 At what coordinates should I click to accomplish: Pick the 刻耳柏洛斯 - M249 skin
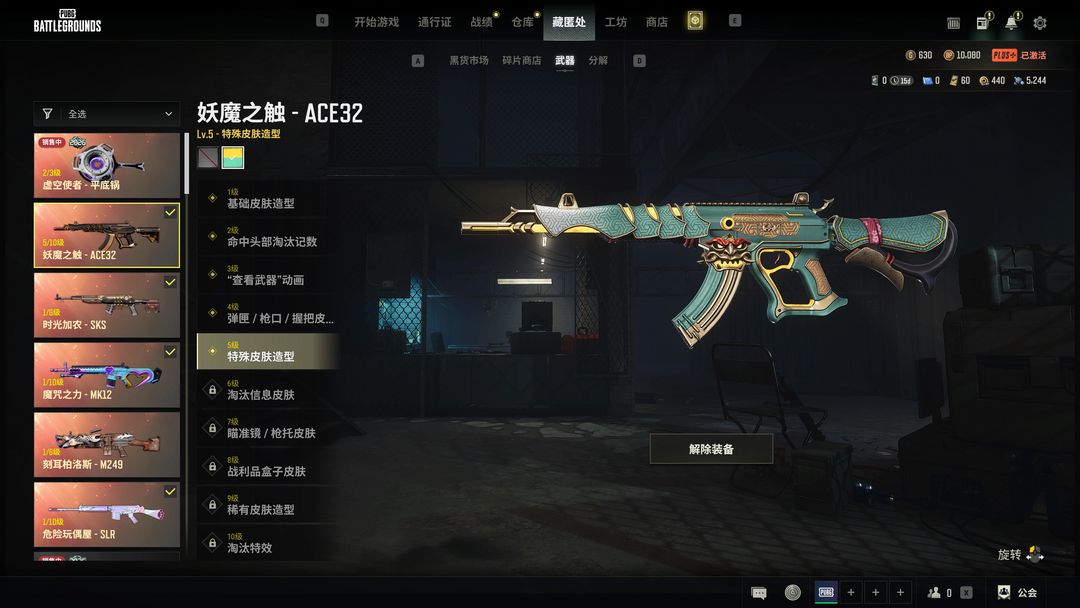pyautogui.click(x=107, y=444)
